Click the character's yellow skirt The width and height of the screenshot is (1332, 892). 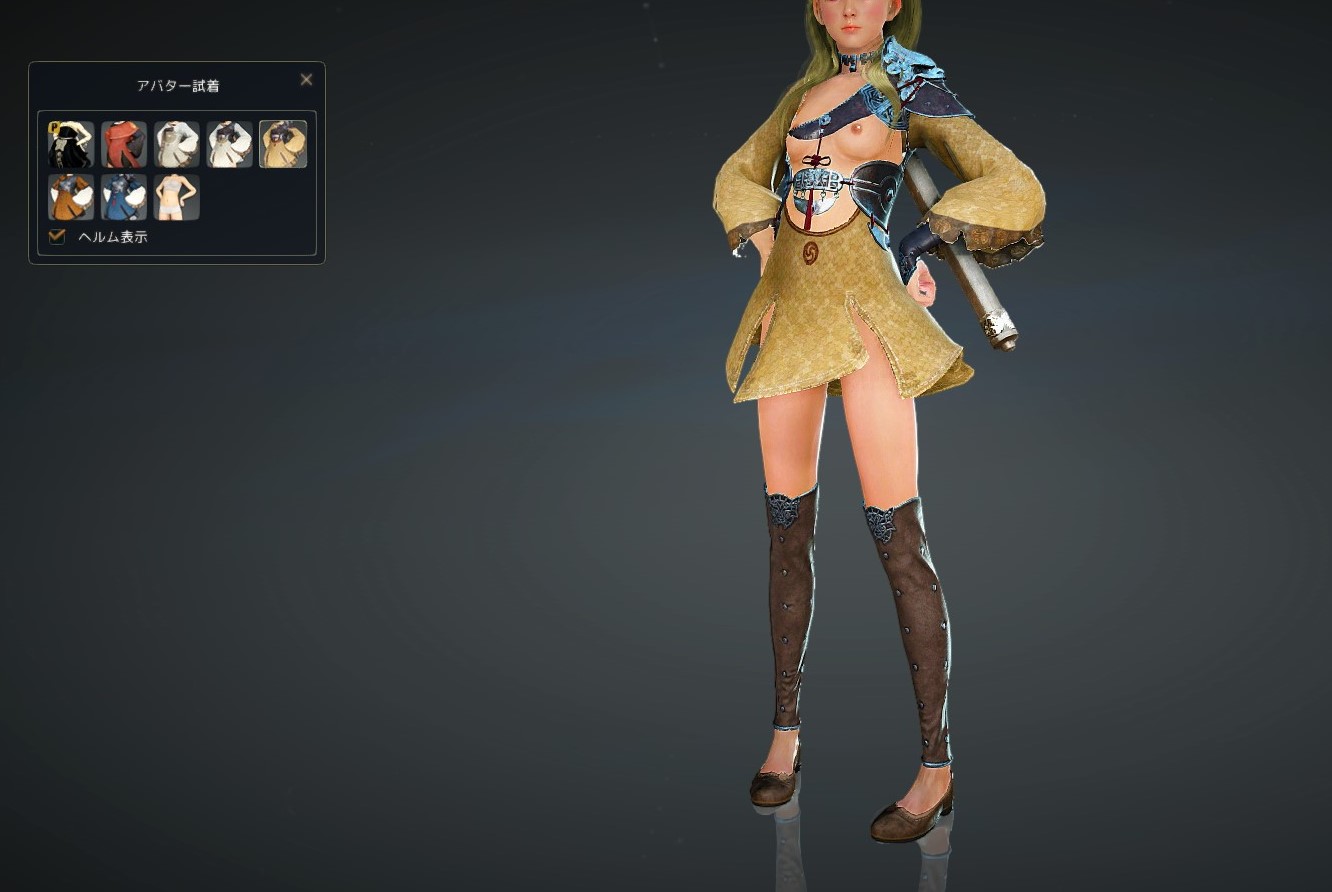pyautogui.click(x=820, y=320)
